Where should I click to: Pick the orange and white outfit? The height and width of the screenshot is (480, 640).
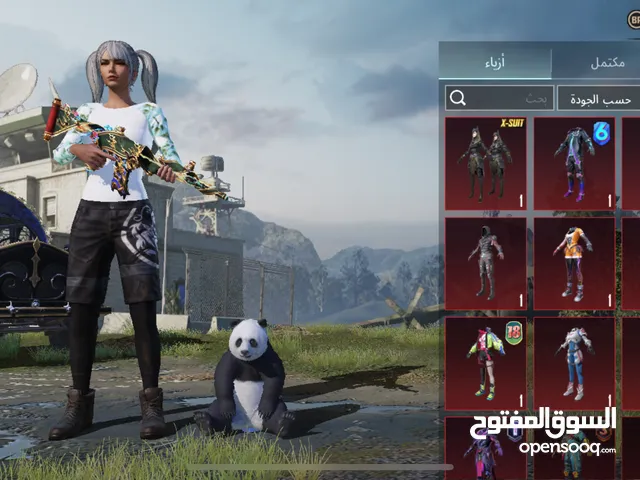click(x=574, y=264)
